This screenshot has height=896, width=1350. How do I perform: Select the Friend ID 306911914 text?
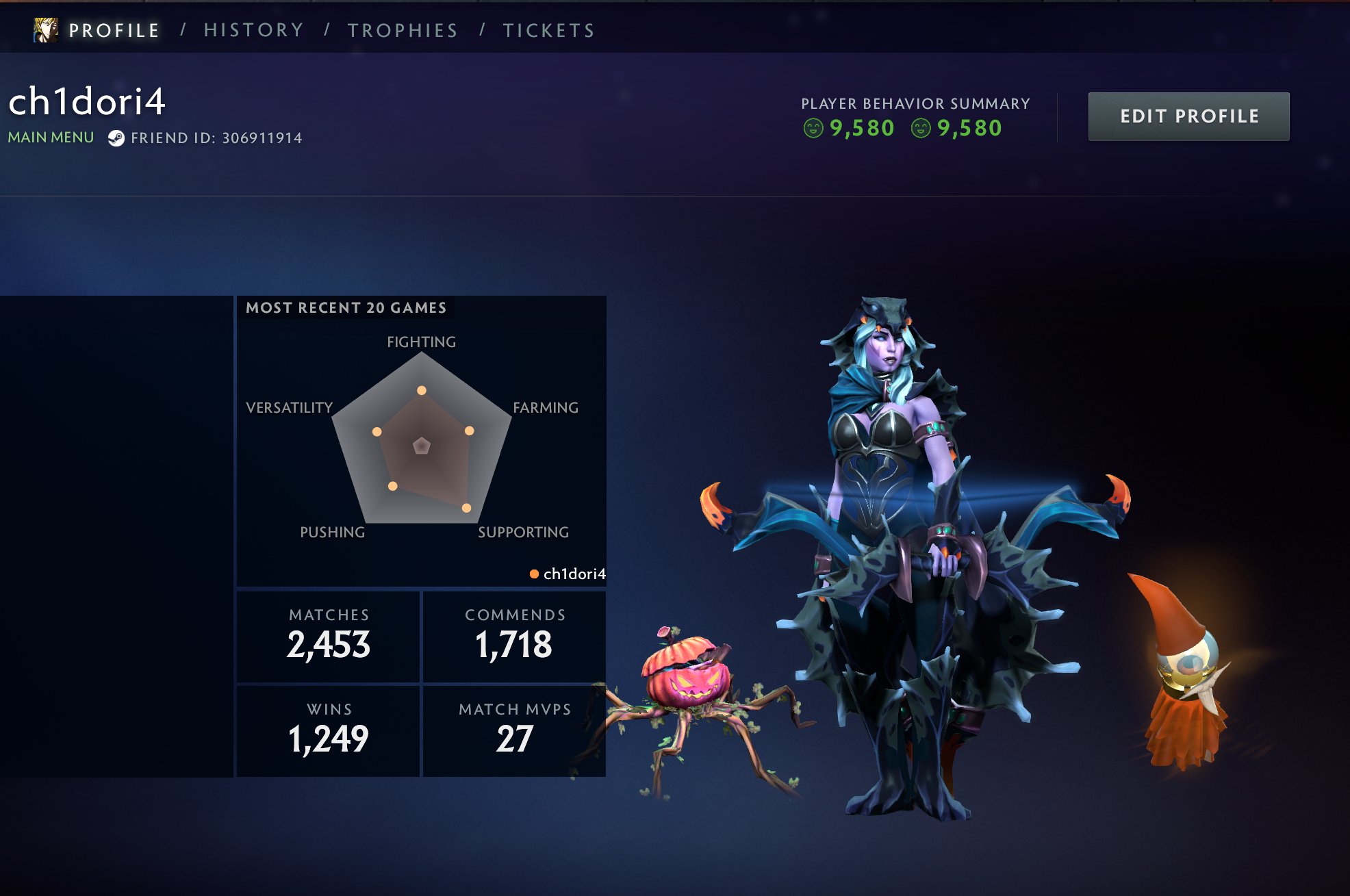tap(216, 138)
